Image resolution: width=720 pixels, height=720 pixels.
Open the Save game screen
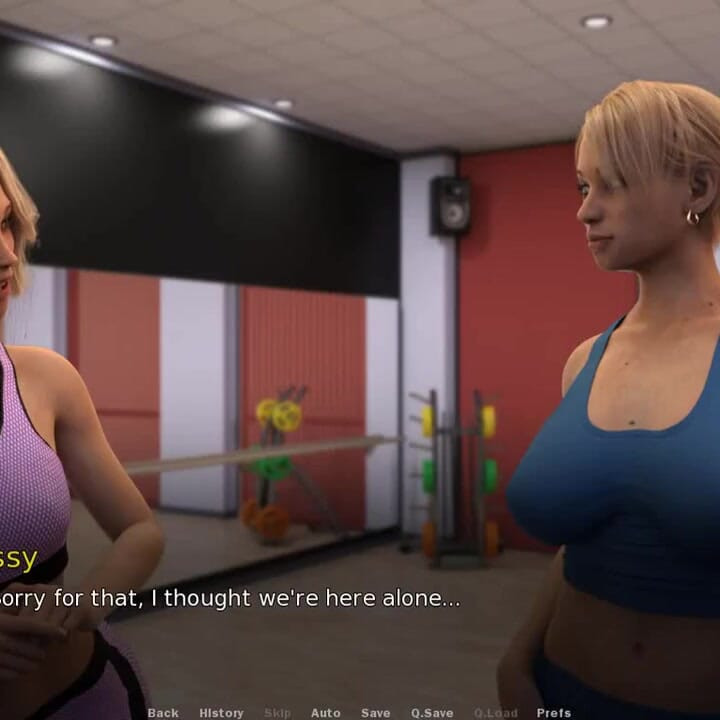[376, 713]
